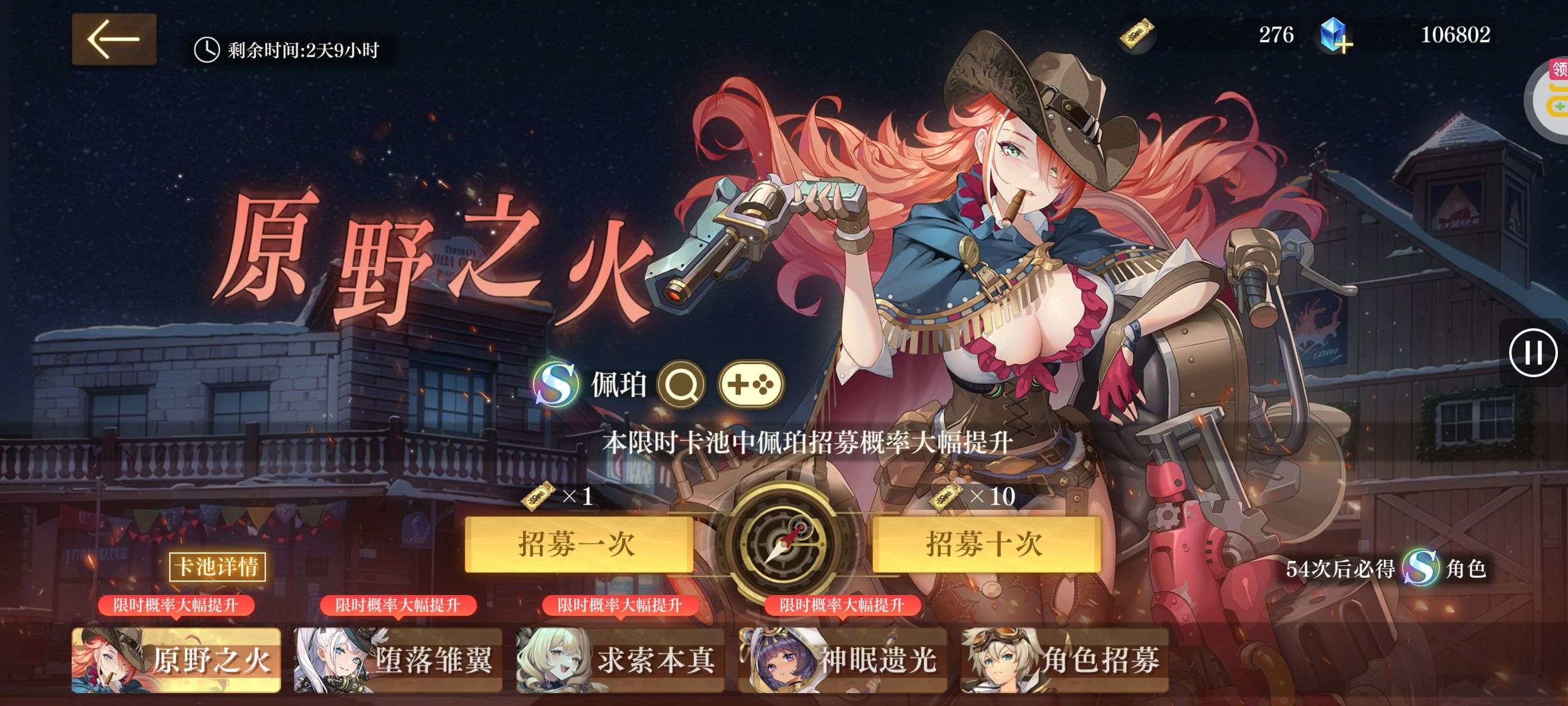The image size is (1568, 706).
Task: Switch to the 神眠遗光 banner
Action: [842, 660]
